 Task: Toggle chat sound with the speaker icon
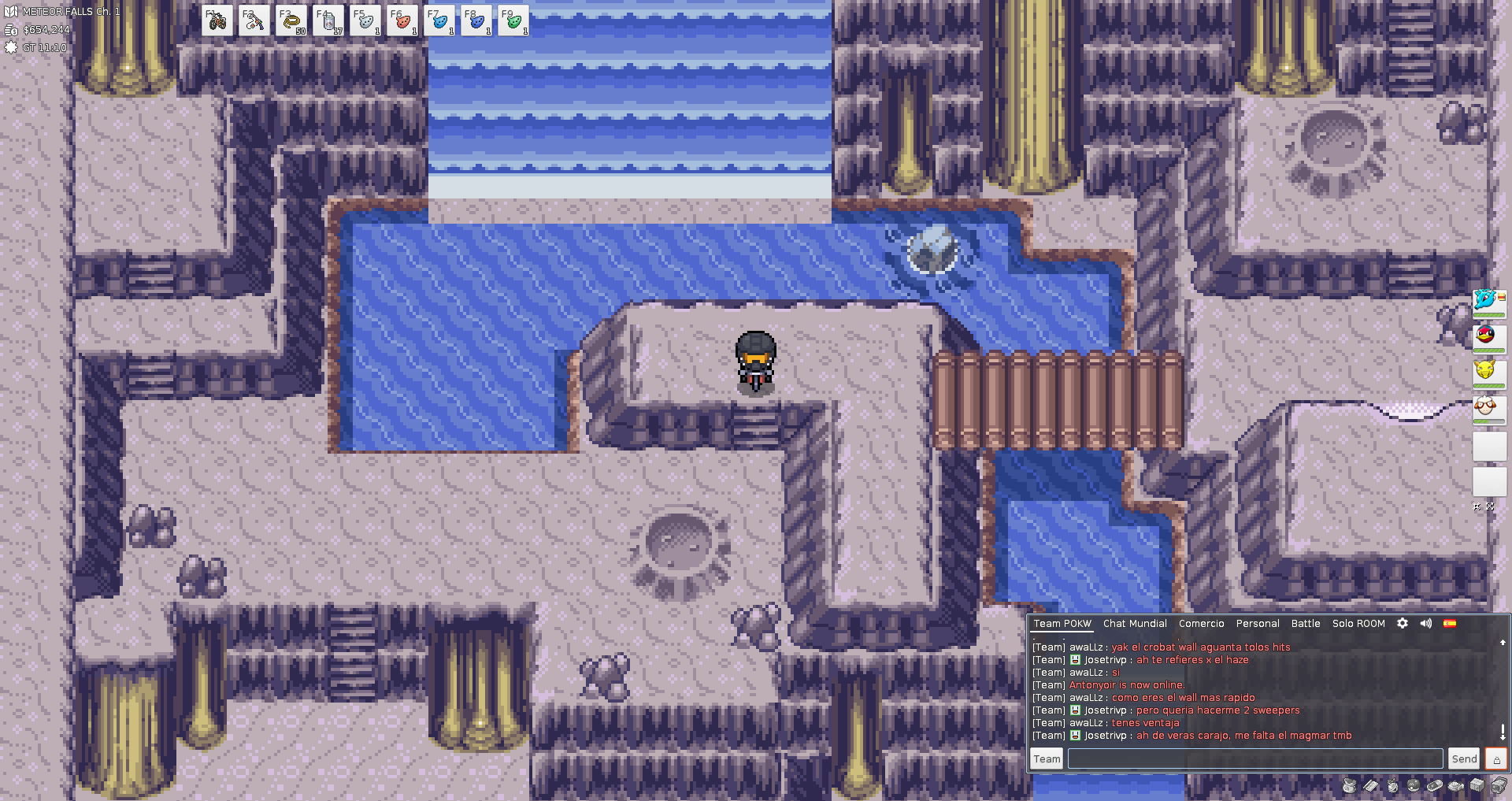point(1426,623)
